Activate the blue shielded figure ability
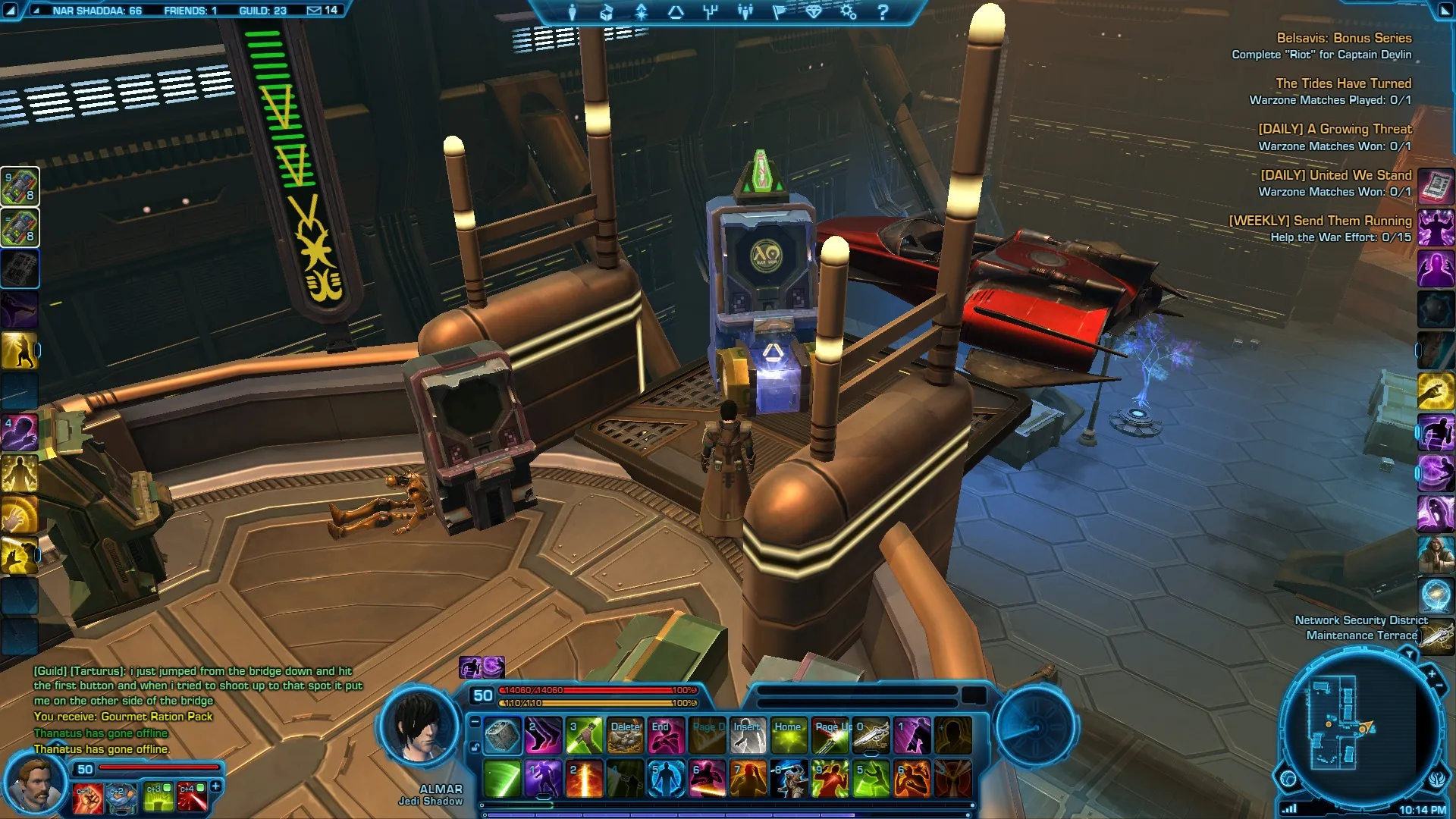 [667, 779]
